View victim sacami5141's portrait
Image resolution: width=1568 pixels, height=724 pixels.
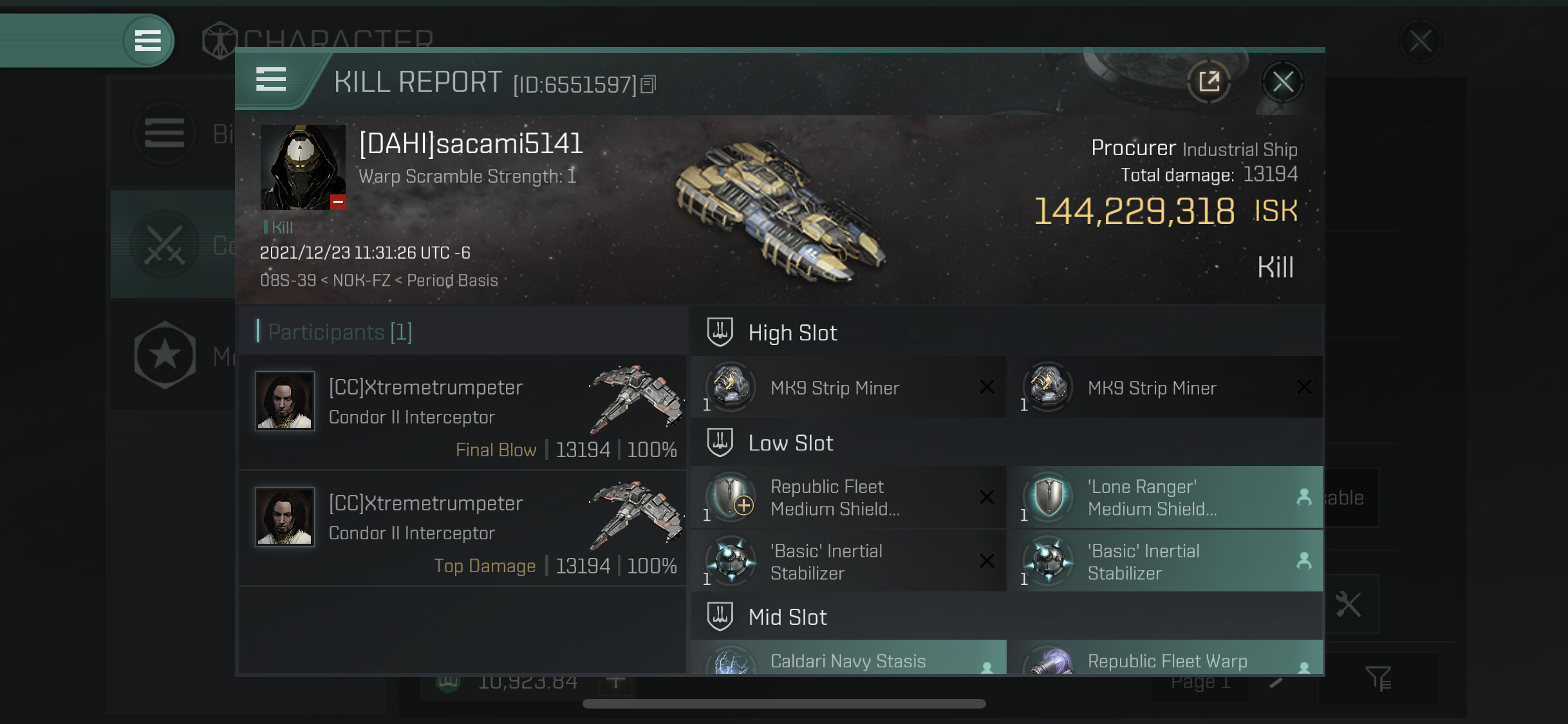point(303,167)
